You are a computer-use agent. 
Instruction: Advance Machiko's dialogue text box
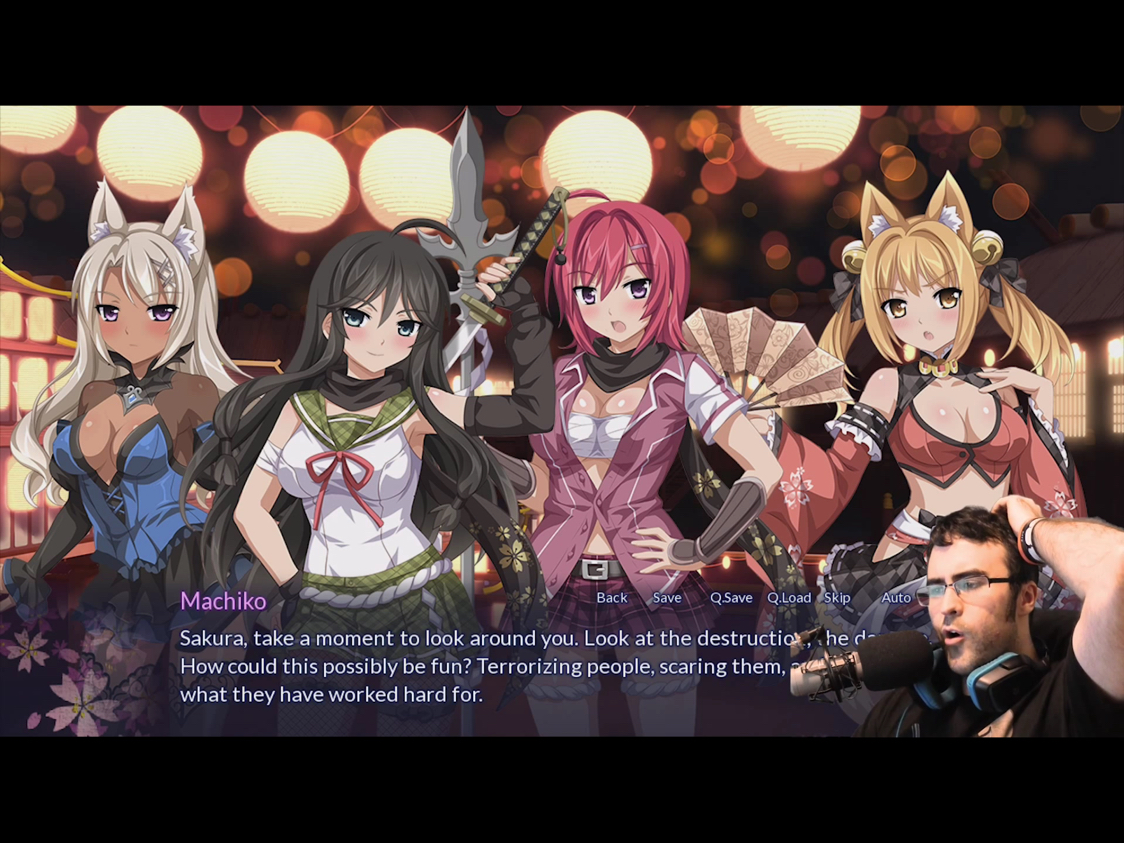click(x=480, y=666)
